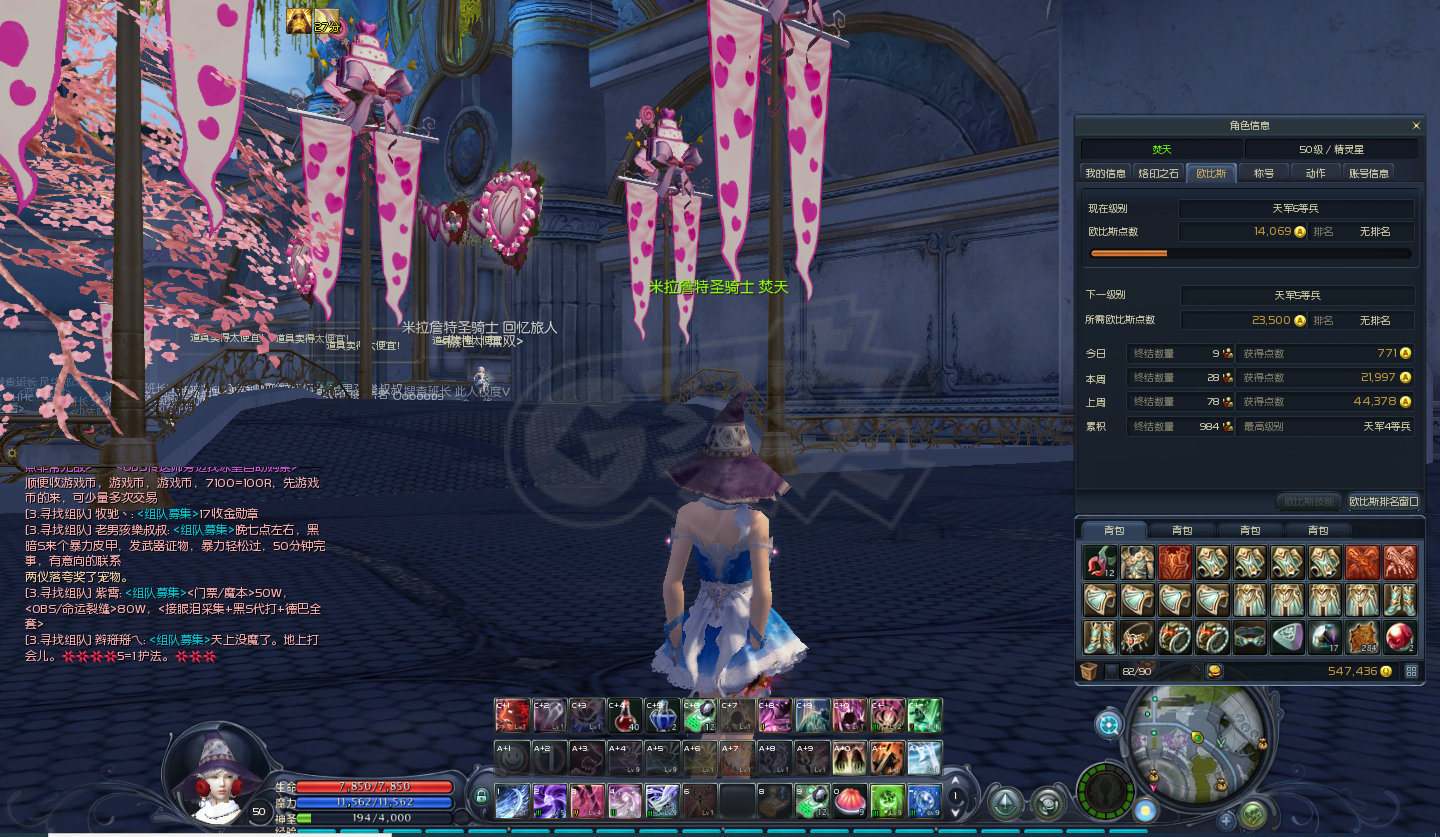Toggle the hotbar lock padlock icon

481,797
